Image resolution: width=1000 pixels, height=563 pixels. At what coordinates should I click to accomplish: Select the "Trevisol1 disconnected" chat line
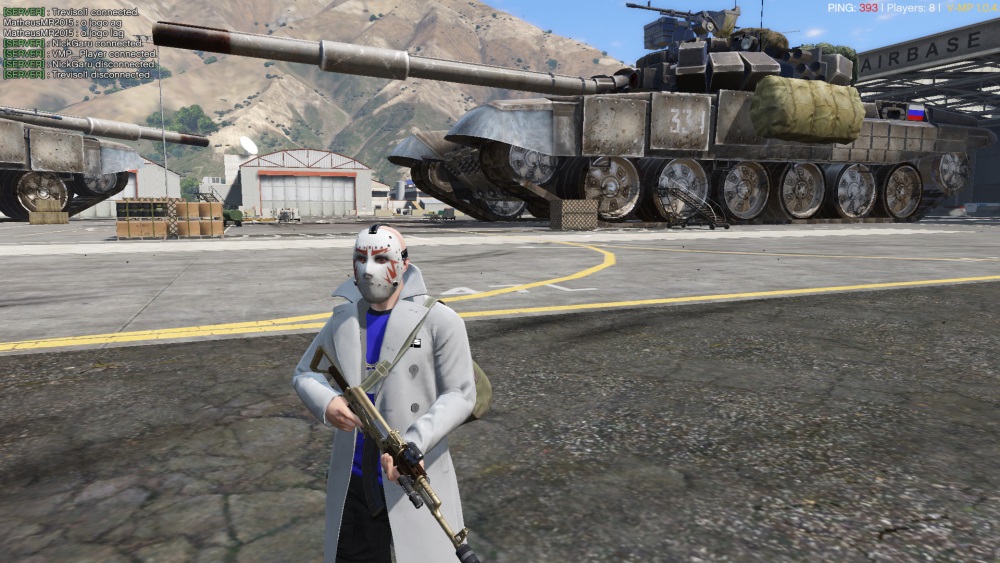[76, 75]
